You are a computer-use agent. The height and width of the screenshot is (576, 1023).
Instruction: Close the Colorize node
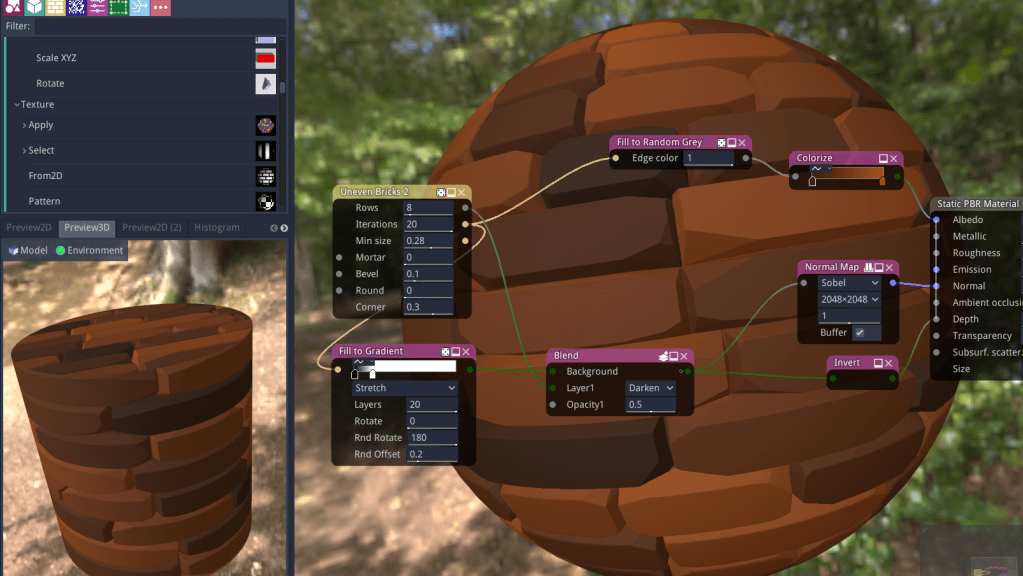coord(893,158)
